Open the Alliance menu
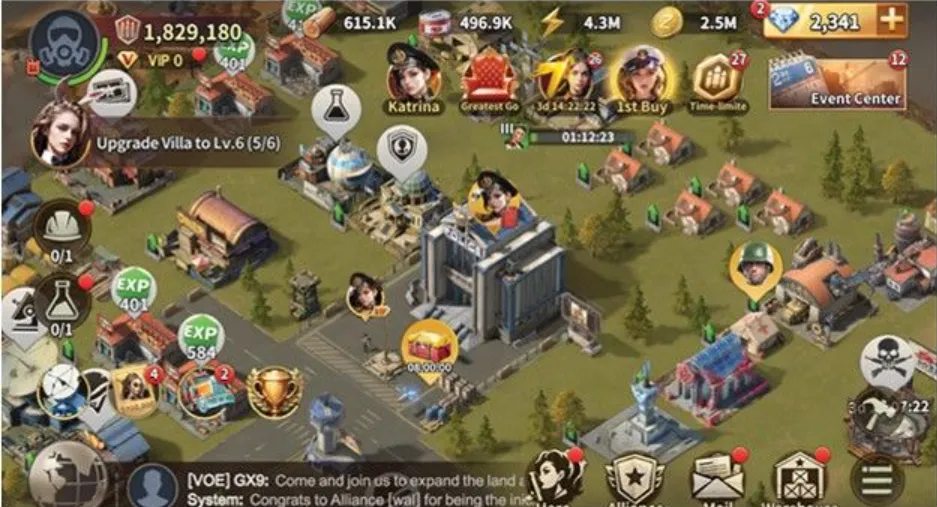This screenshot has height=507, width=937. pos(634,479)
